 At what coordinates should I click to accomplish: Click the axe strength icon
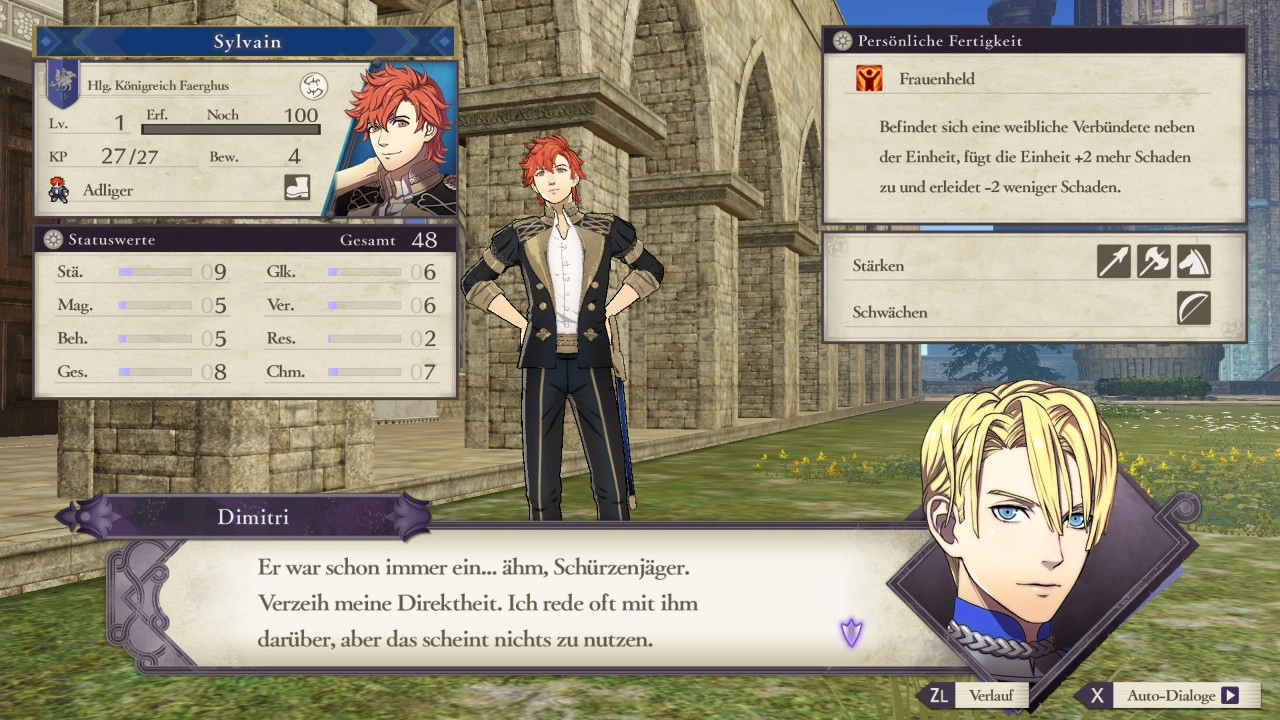[1153, 262]
